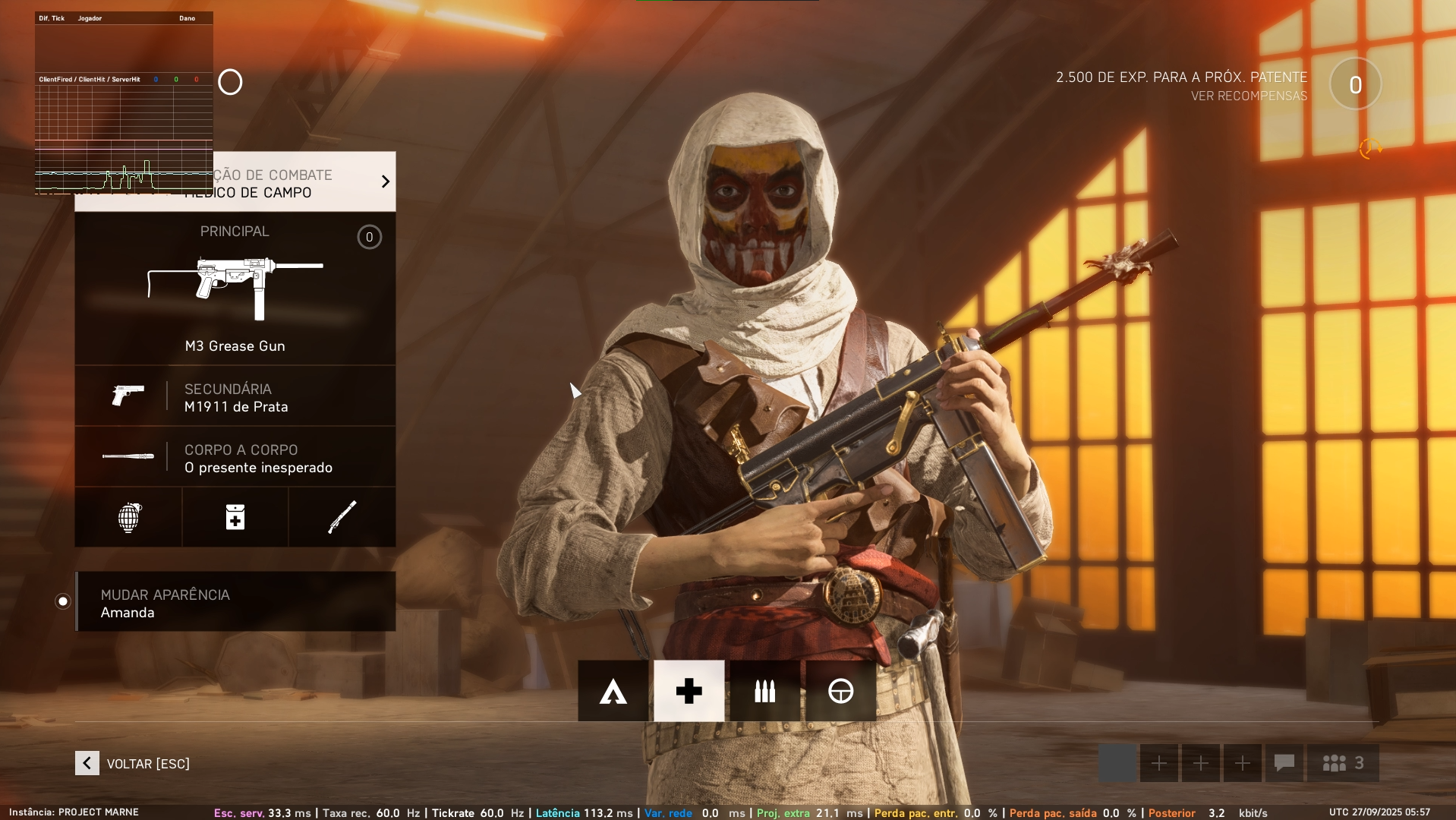Click the M1911 pistol icon

click(x=128, y=396)
